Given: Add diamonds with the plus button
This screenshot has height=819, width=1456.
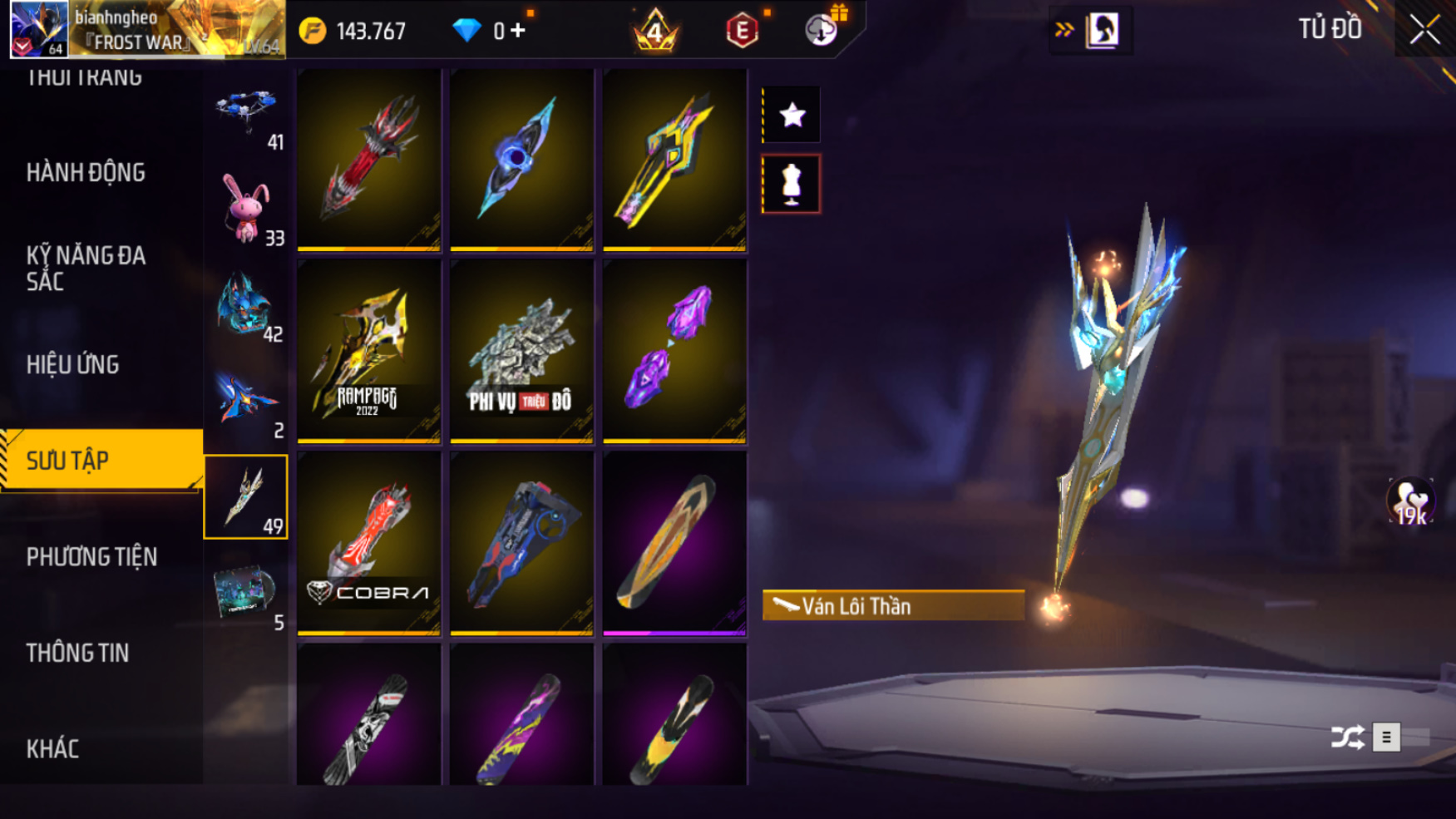Looking at the screenshot, I should [519, 31].
